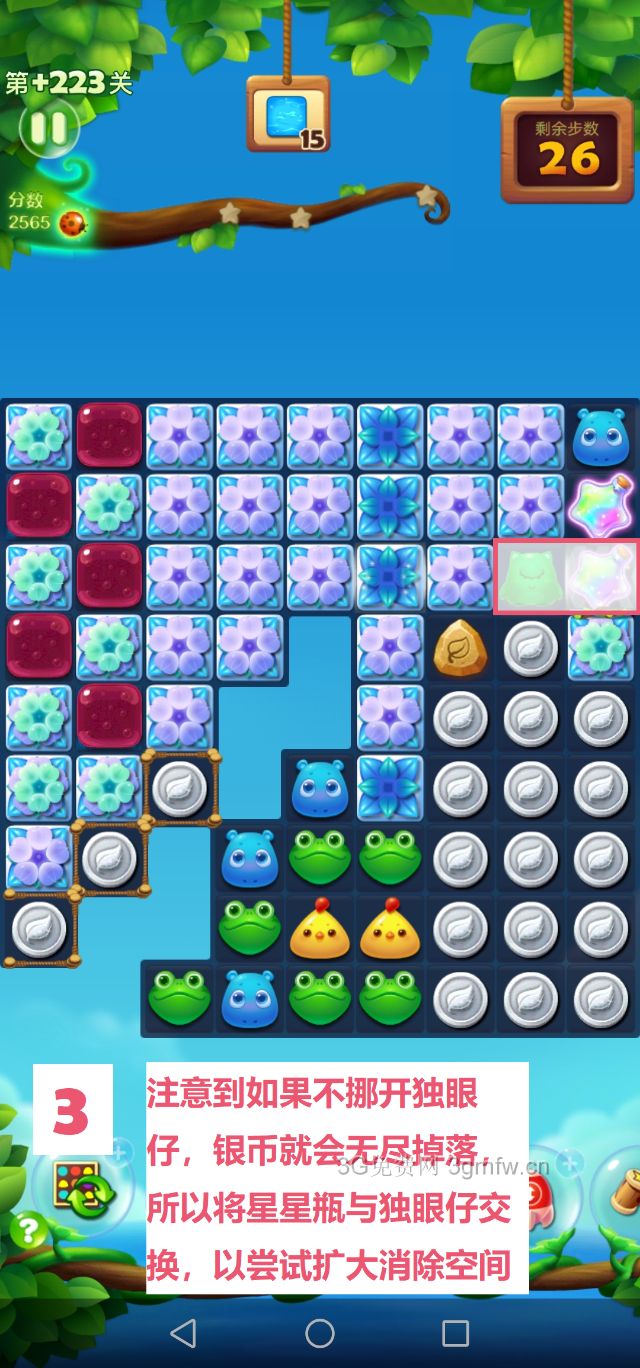
Task: Open the green question mark help
Action: [x=28, y=1229]
